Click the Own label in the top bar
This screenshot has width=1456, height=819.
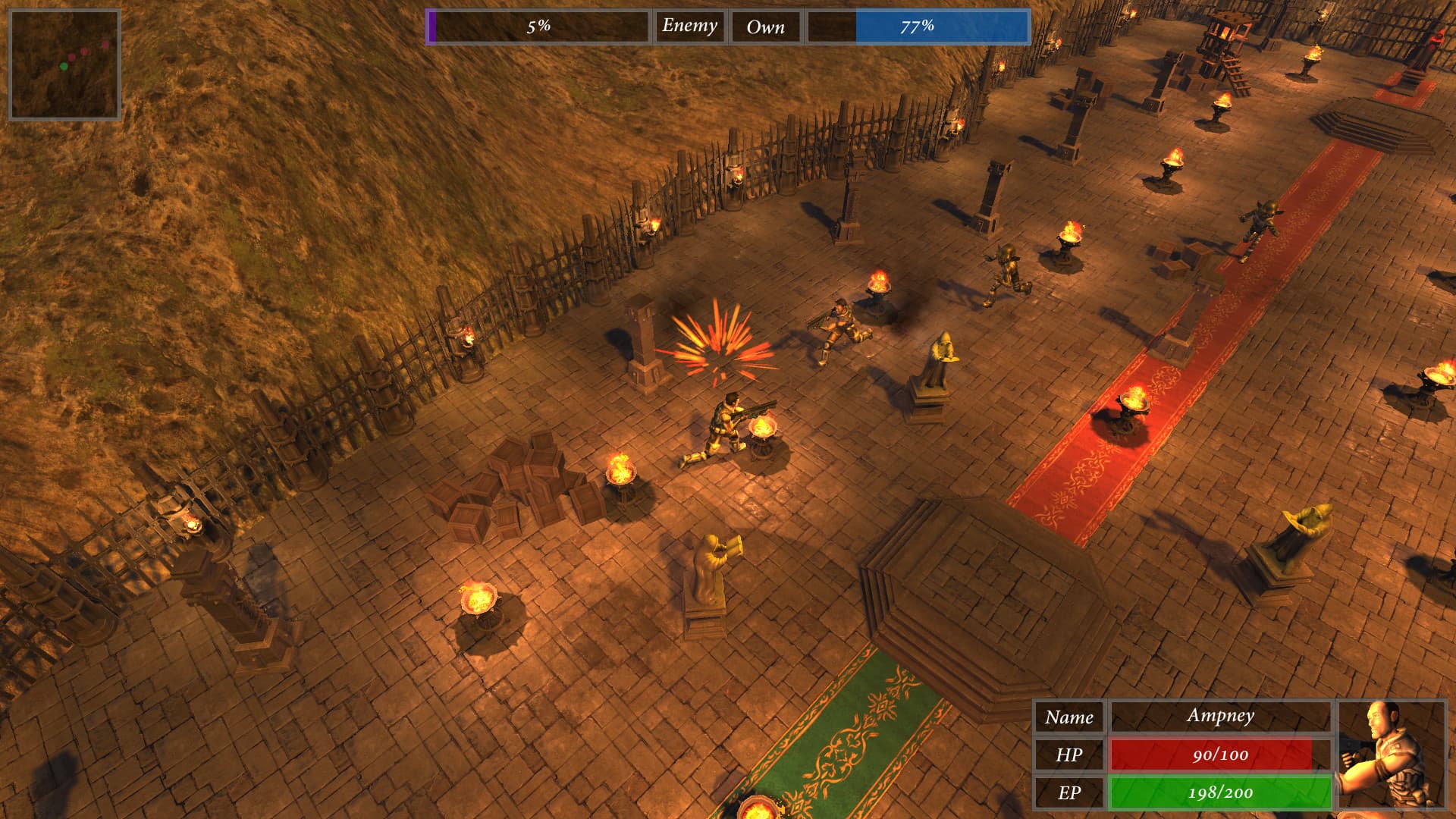point(765,27)
